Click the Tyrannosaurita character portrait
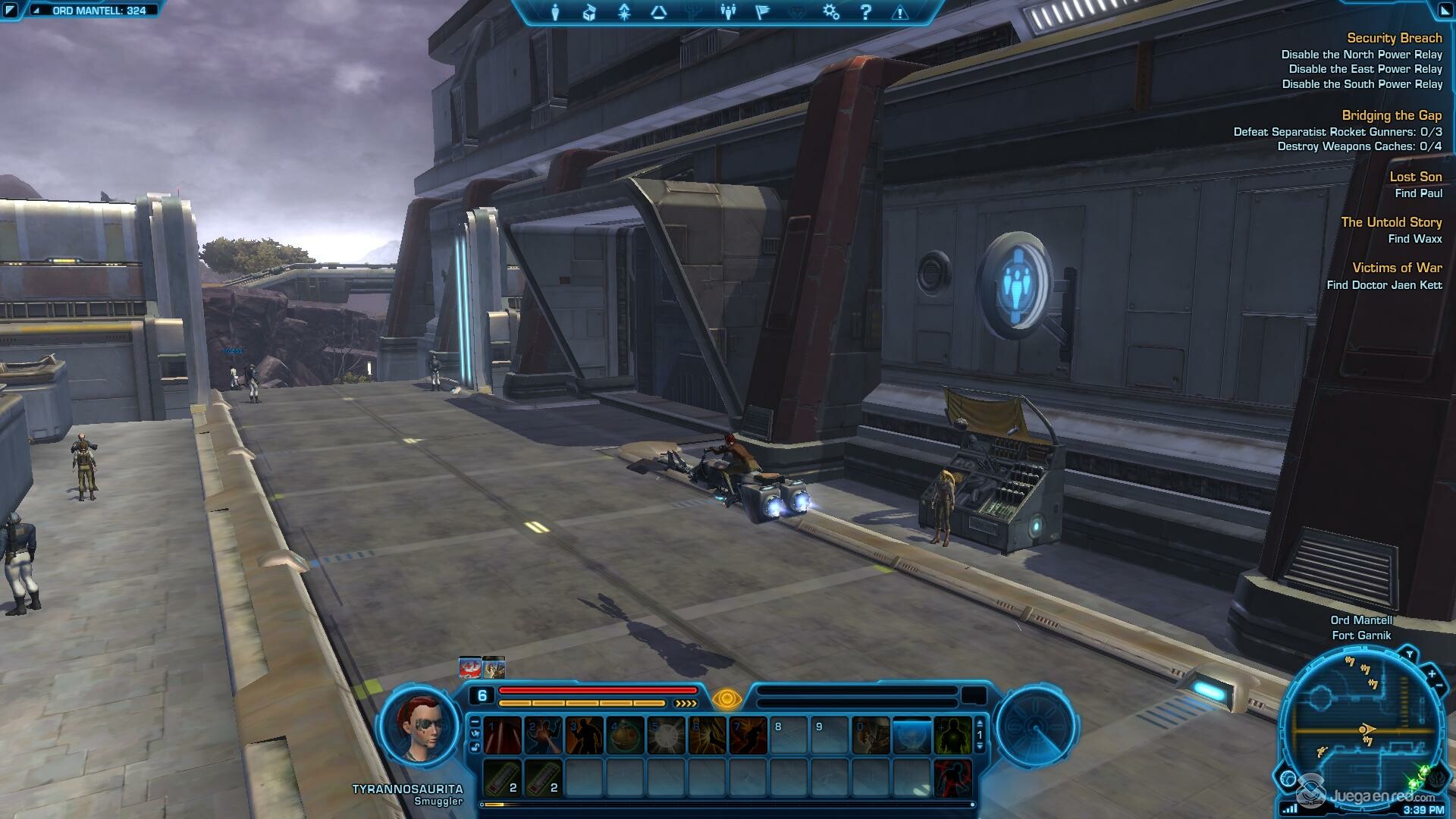1456x819 pixels. (419, 726)
